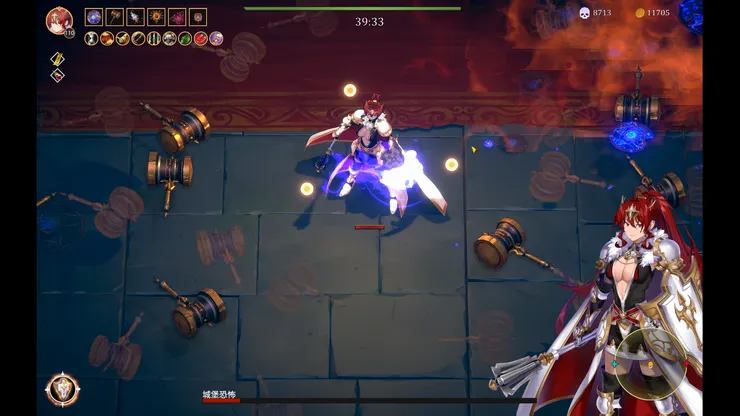Click the red potion diamond buff icon
Image resolution: width=740 pixels, height=416 pixels.
pyautogui.click(x=57, y=75)
